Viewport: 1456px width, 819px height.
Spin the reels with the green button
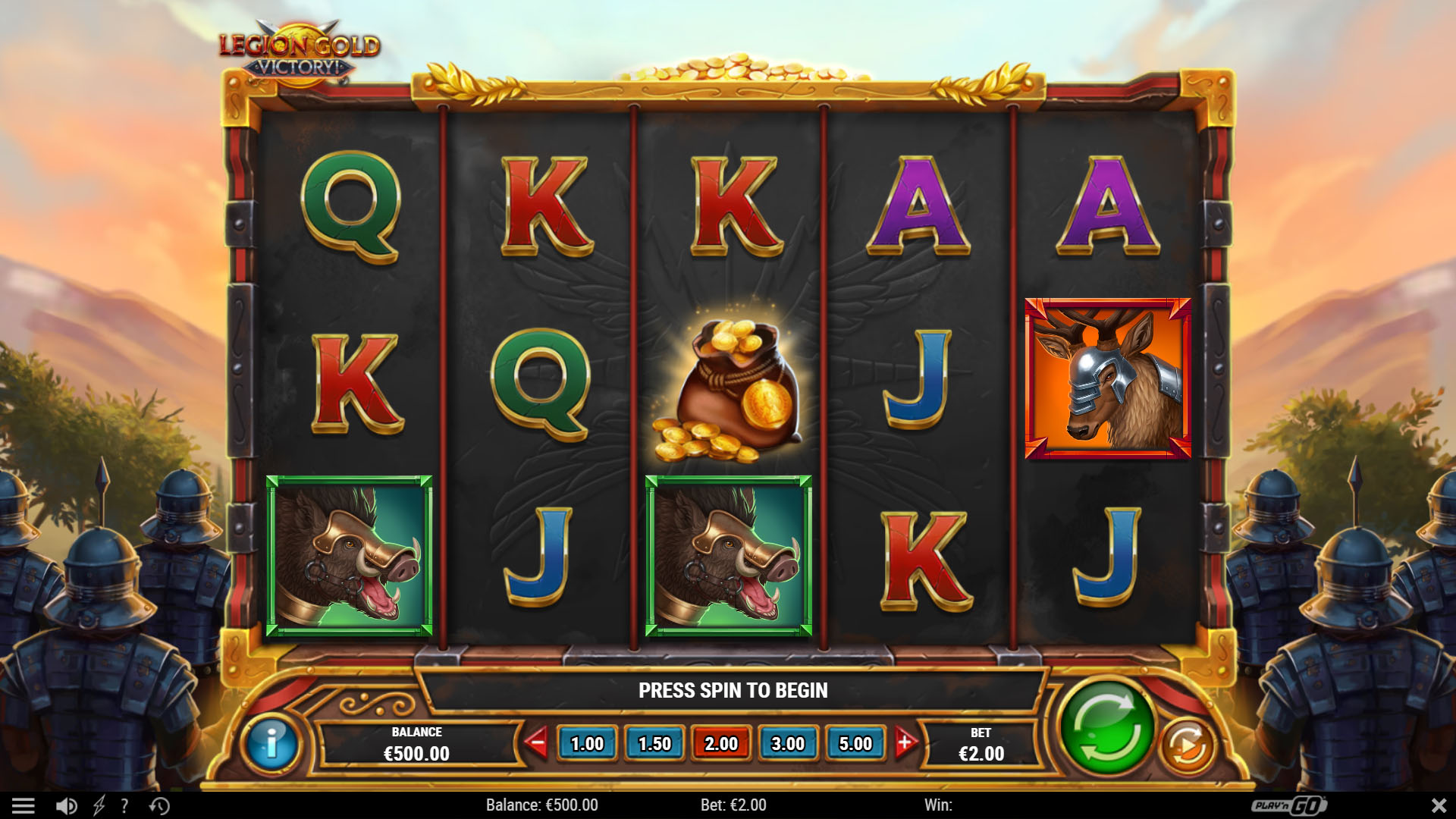1106,729
